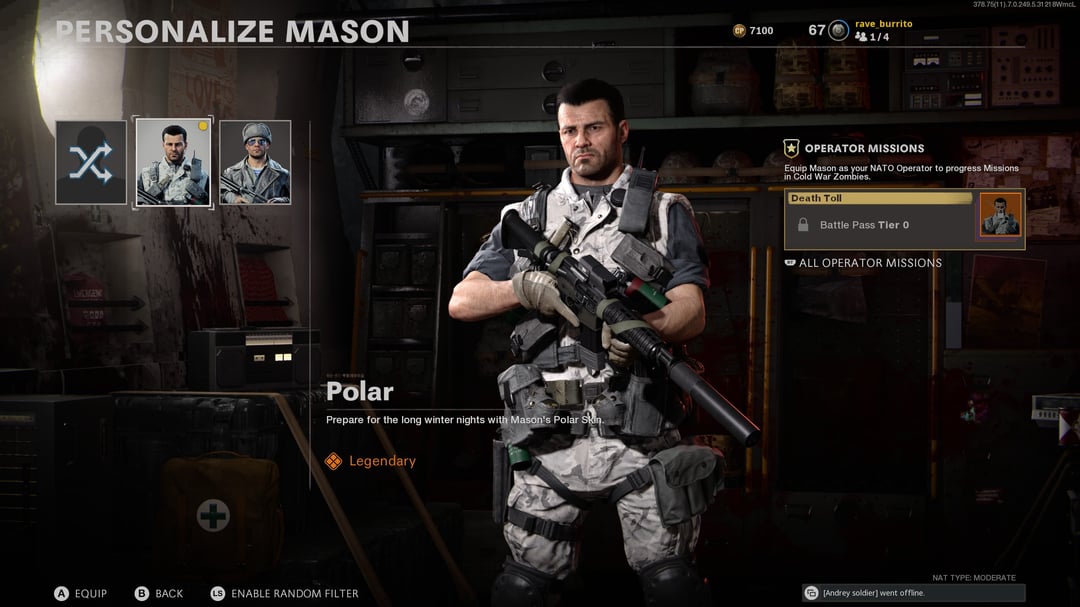Open rave_burrito player party panel

click(870, 30)
